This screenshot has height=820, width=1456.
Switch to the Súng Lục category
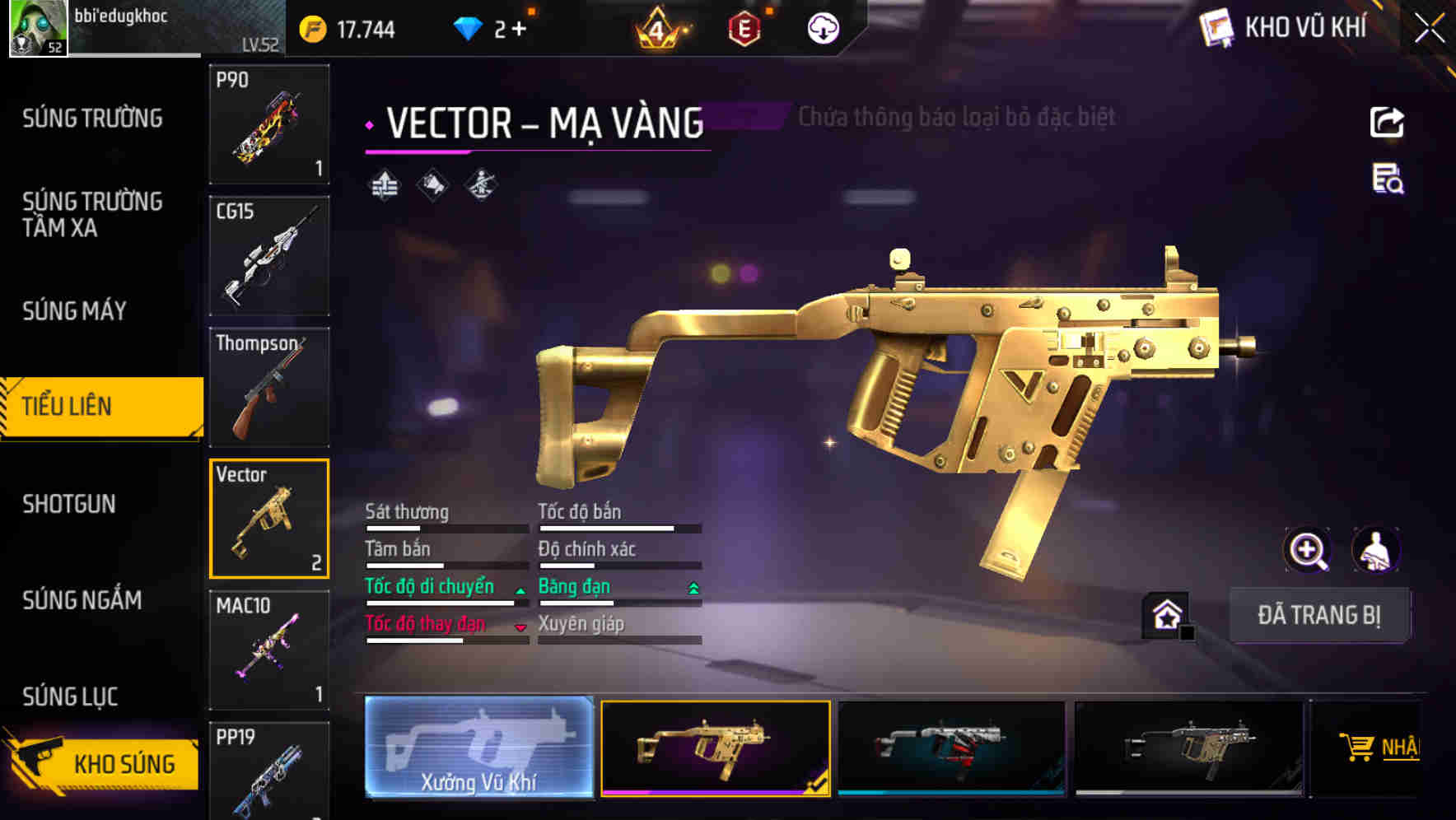[x=70, y=697]
